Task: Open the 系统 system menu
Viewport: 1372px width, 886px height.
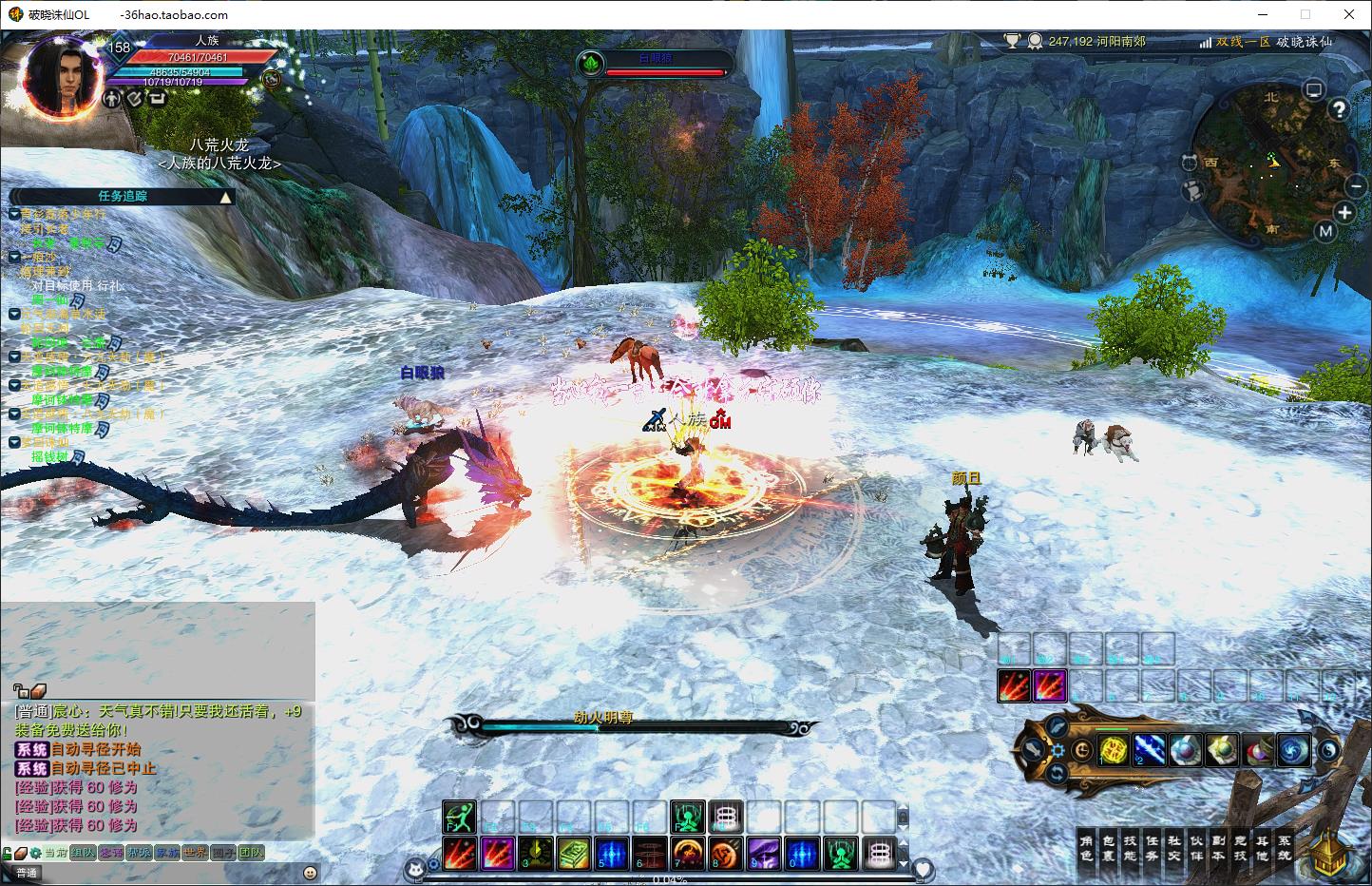Action: pyautogui.click(x=1284, y=848)
